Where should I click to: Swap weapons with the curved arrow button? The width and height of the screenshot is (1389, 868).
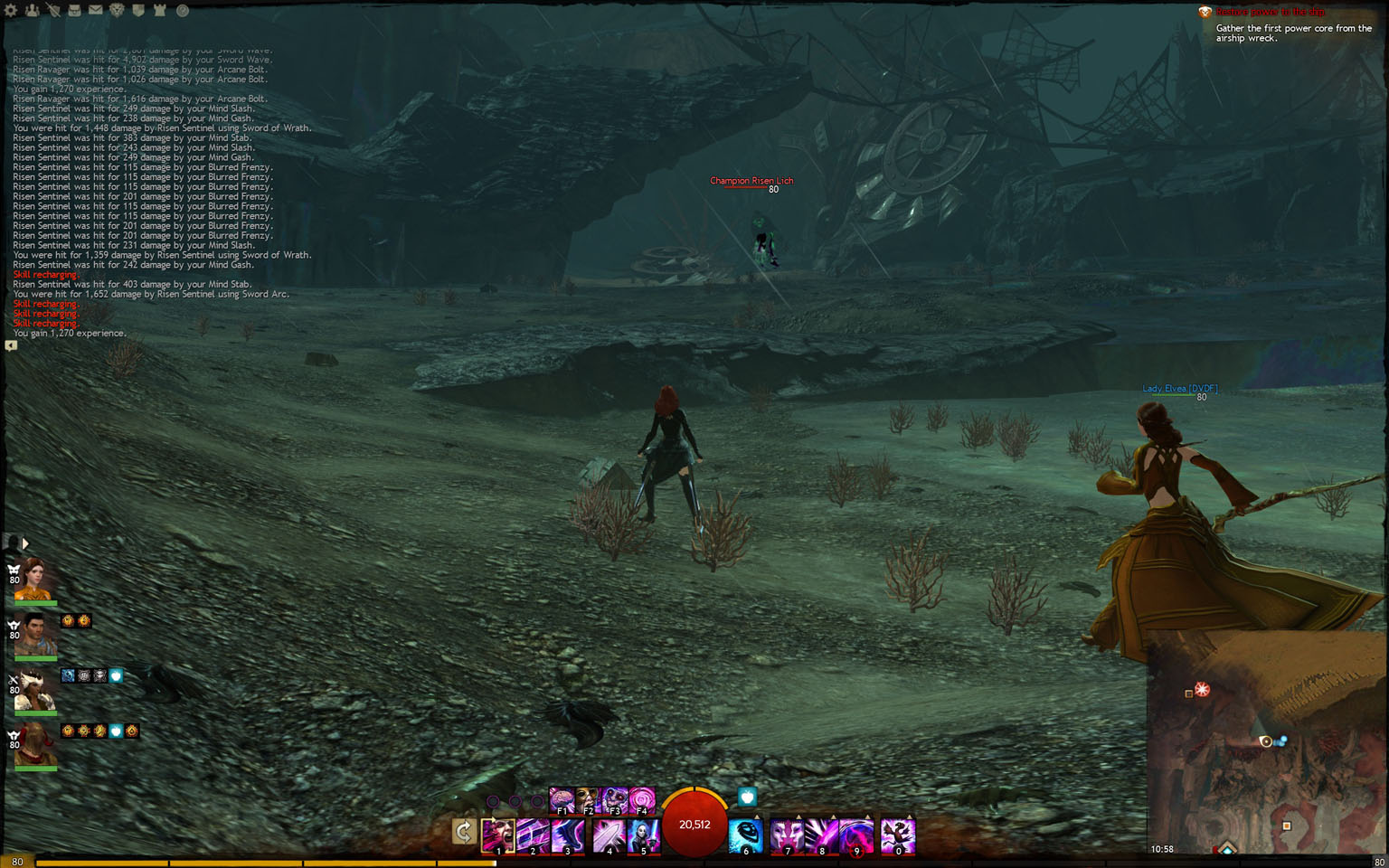[x=464, y=831]
